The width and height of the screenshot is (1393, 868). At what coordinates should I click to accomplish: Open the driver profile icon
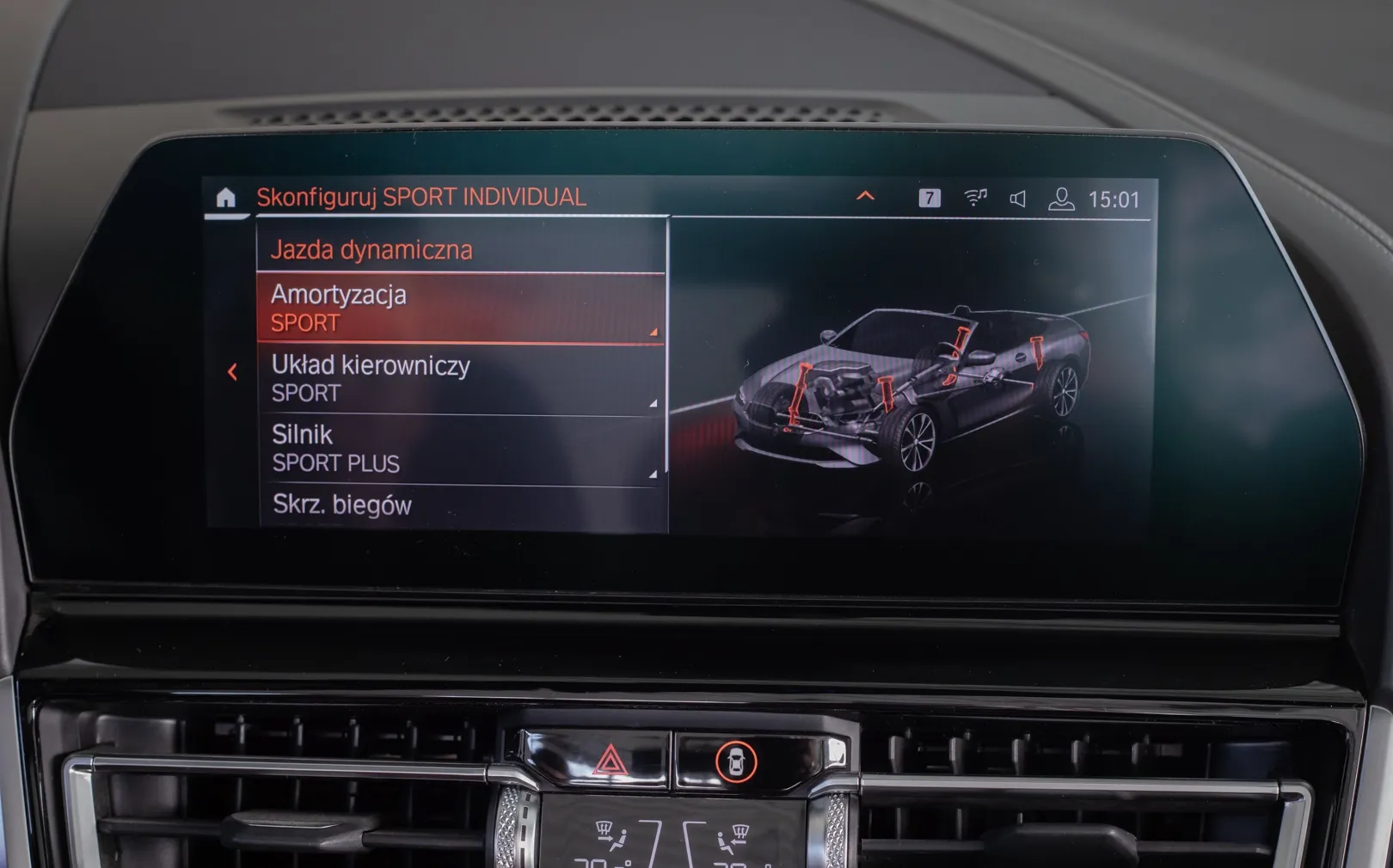point(1061,199)
